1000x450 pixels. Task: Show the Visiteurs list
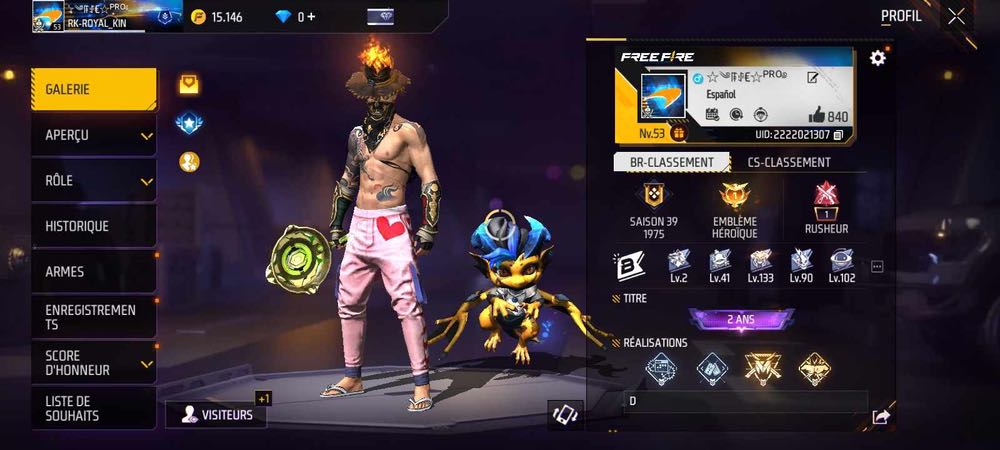[x=216, y=414]
